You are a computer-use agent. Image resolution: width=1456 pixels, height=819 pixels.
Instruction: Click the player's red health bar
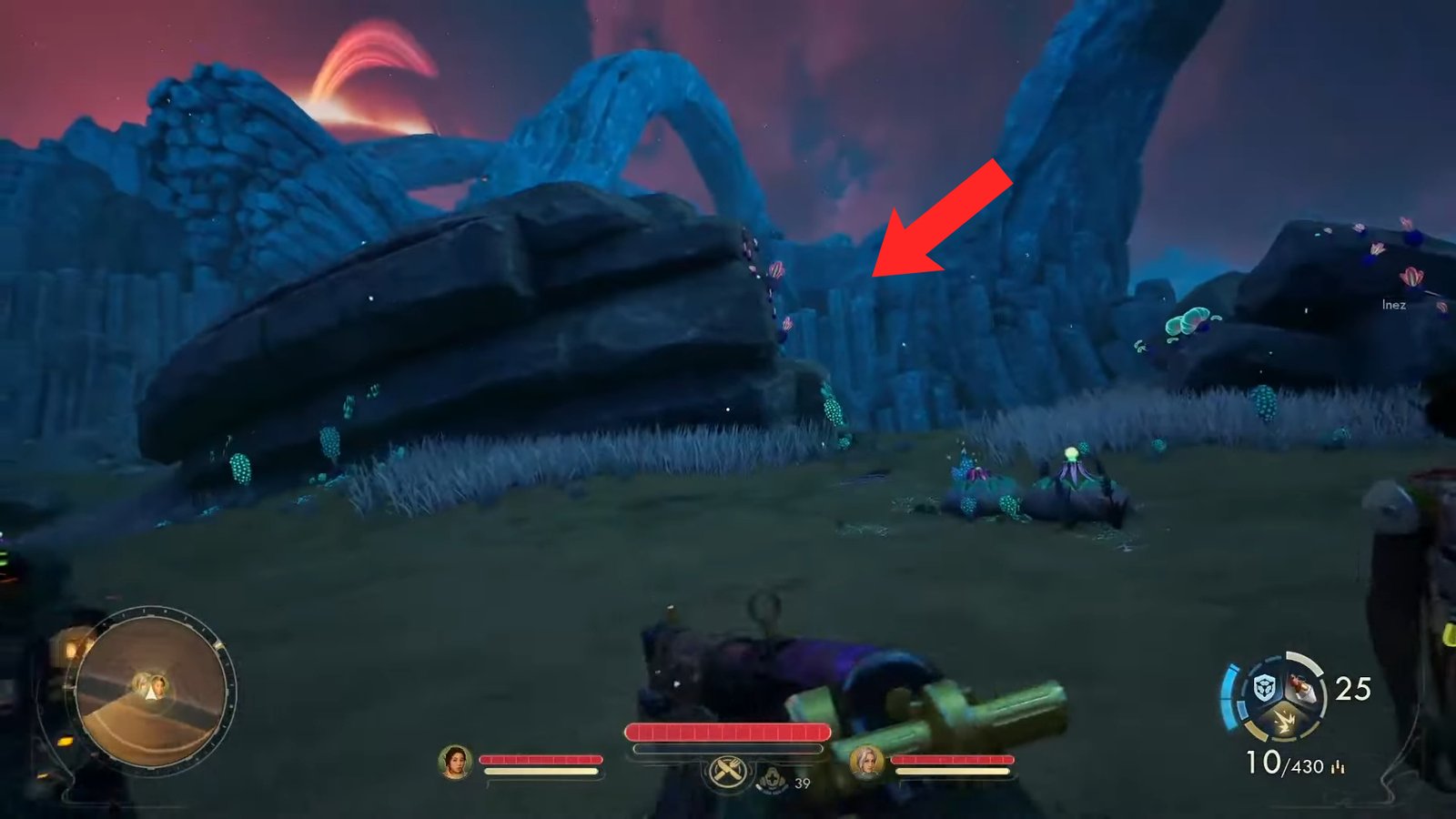click(x=728, y=731)
